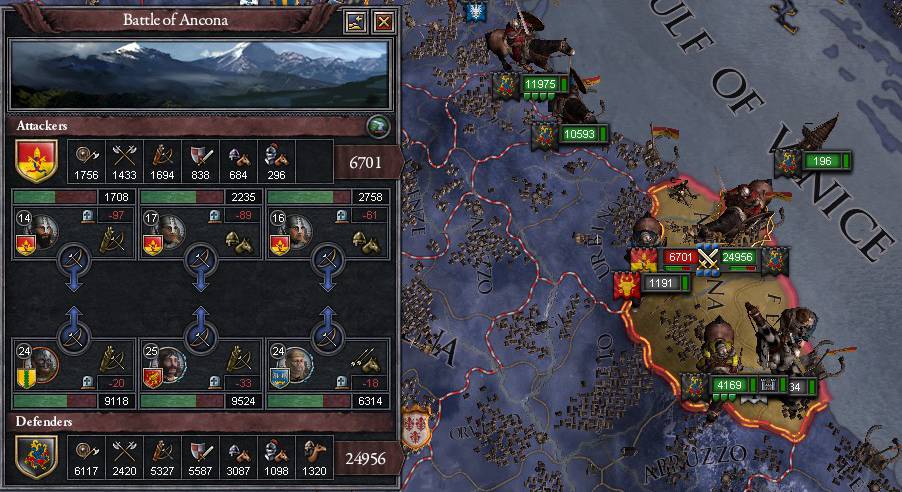Select the 4169 army counter

tap(728, 385)
